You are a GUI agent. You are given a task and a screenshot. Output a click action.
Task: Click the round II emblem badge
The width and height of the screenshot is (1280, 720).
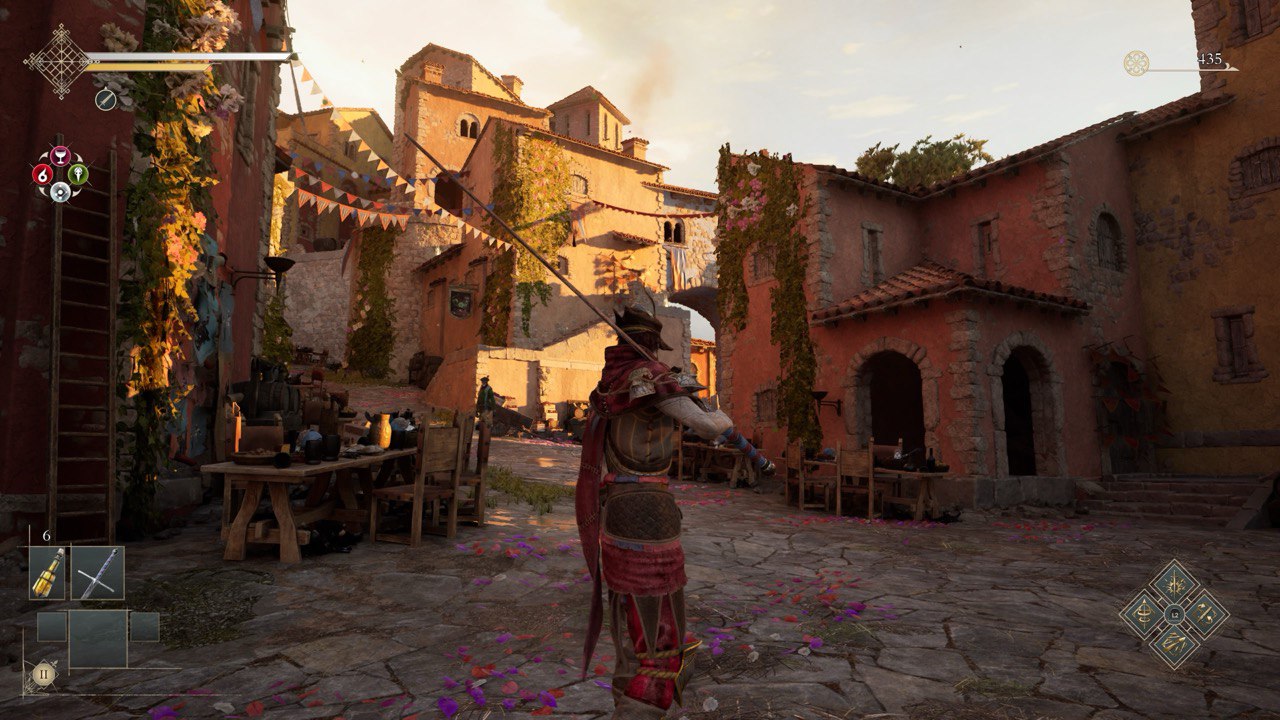click(x=43, y=673)
